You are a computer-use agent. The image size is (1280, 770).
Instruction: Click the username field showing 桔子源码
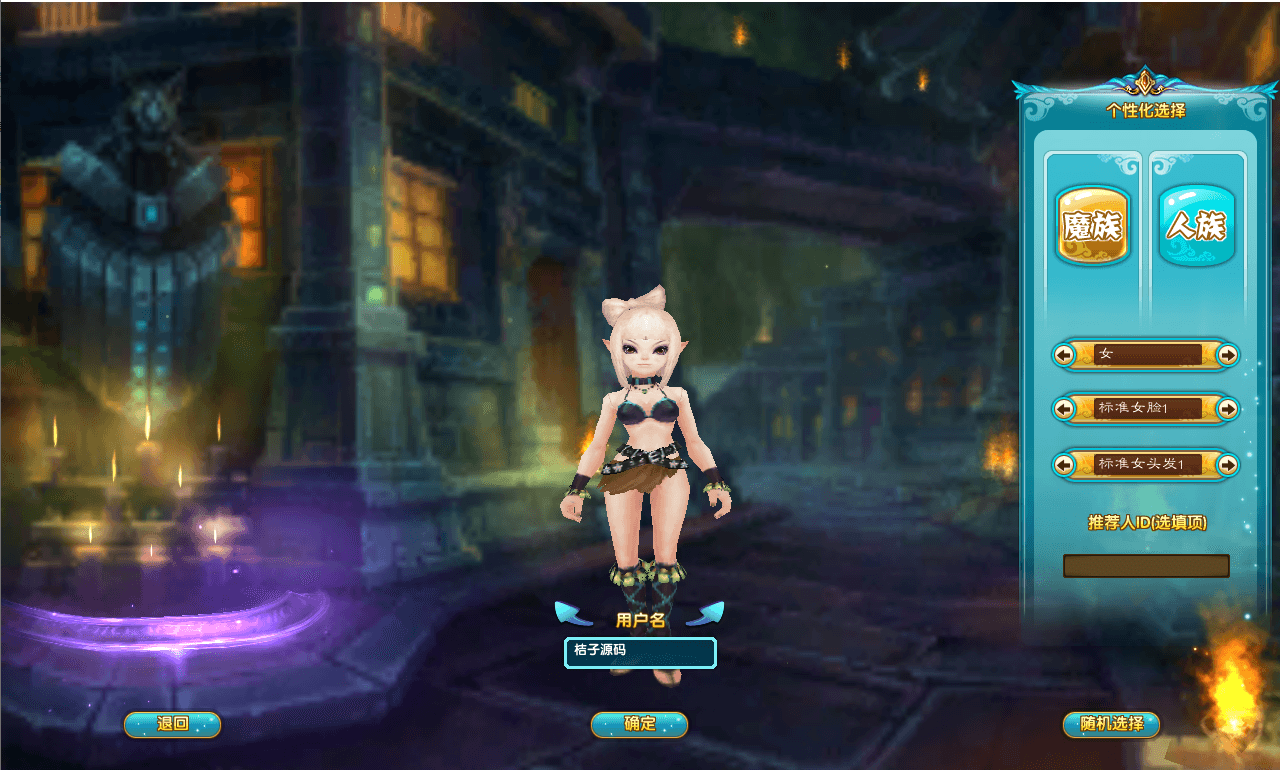[x=639, y=652]
